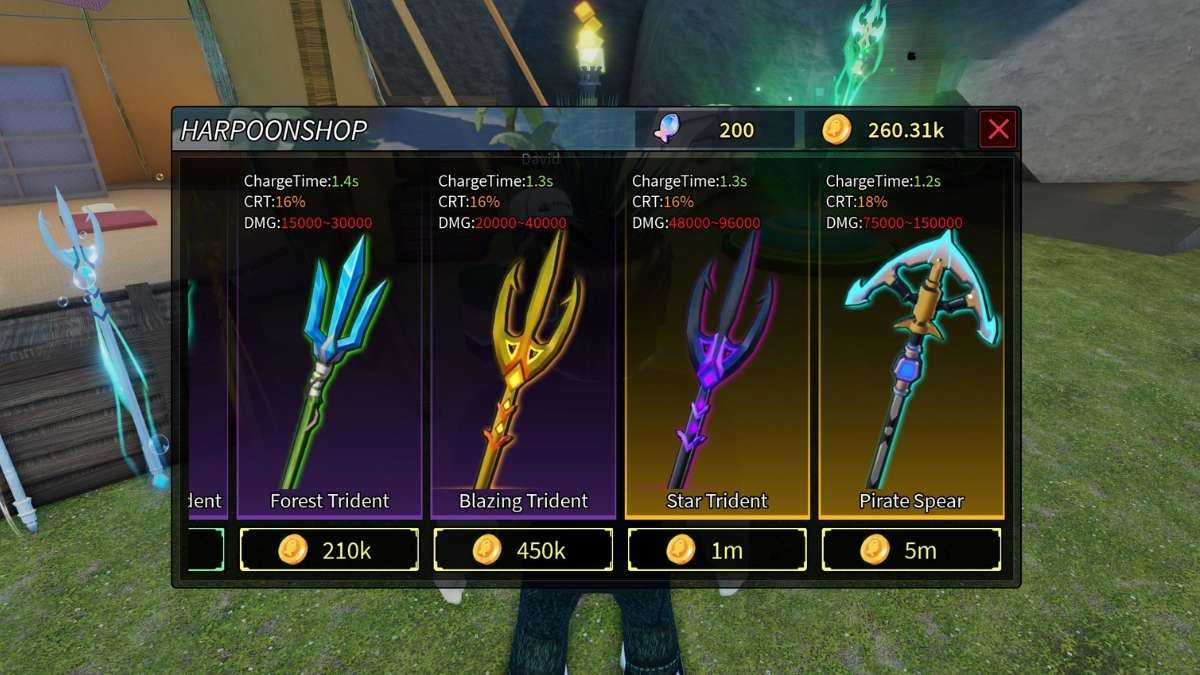Buy Star Trident for 1m coins
This screenshot has width=1200, height=675.
[717, 550]
